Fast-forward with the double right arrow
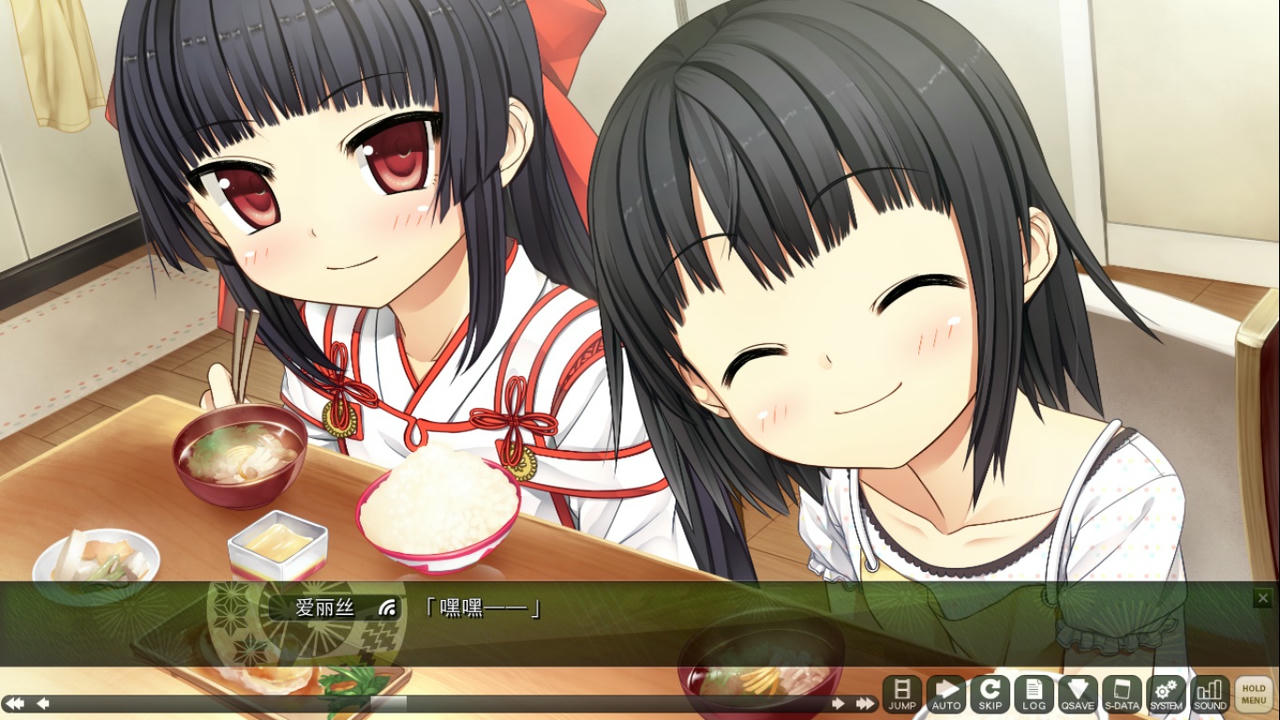 click(864, 703)
